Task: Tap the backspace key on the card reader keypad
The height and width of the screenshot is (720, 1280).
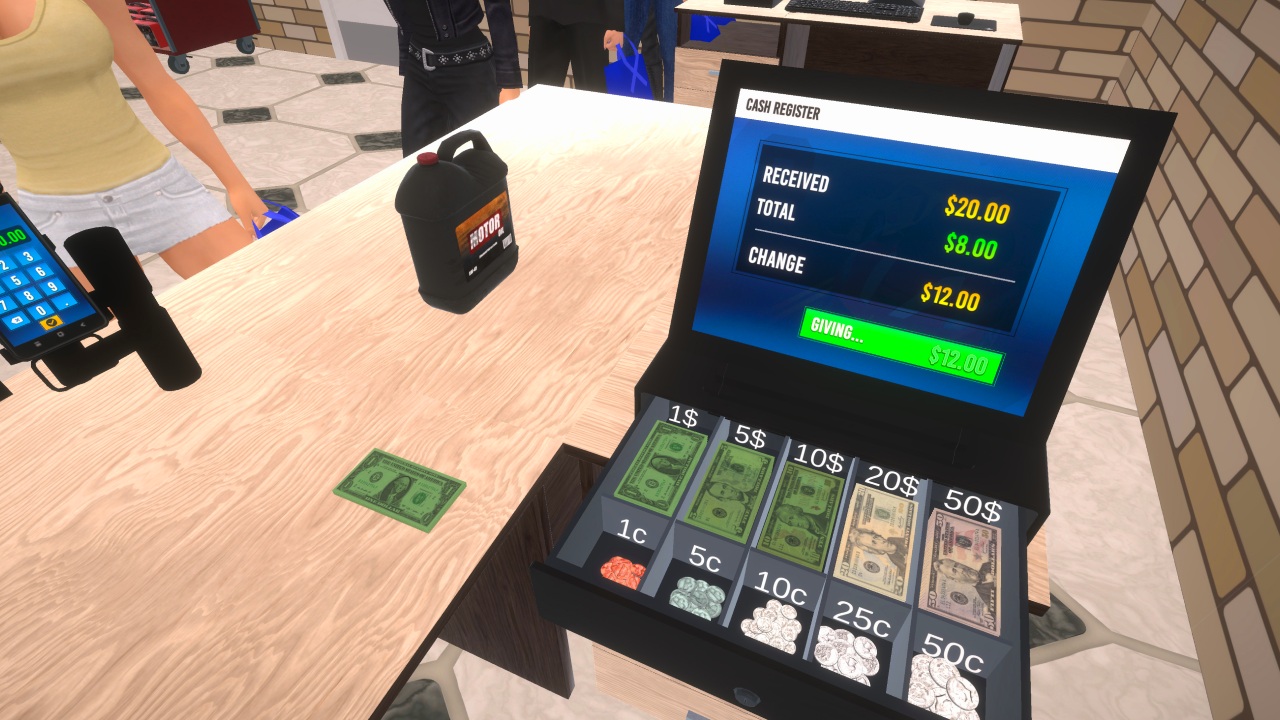Action: pos(16,320)
